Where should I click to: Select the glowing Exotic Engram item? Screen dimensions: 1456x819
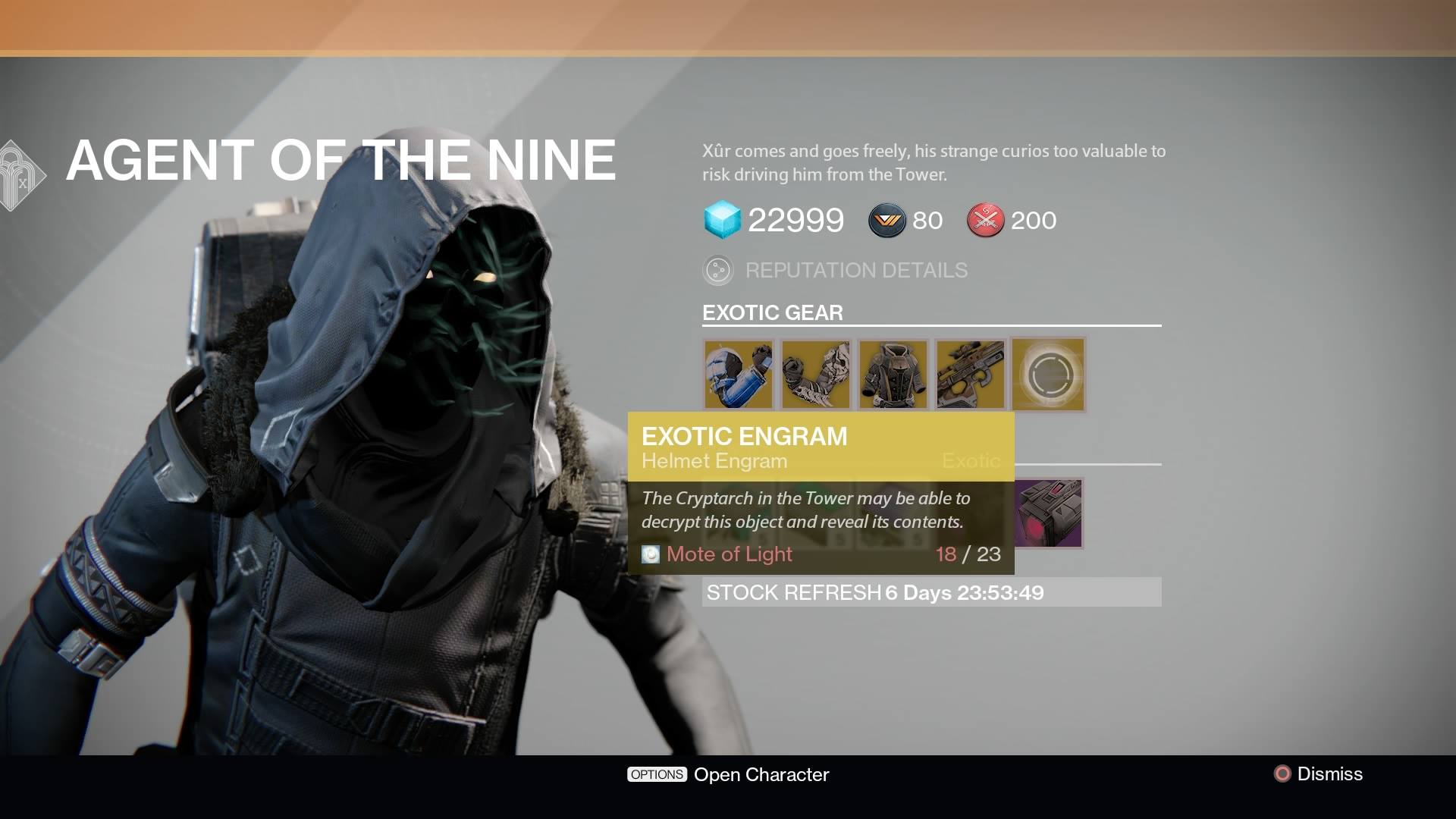[x=1048, y=374]
